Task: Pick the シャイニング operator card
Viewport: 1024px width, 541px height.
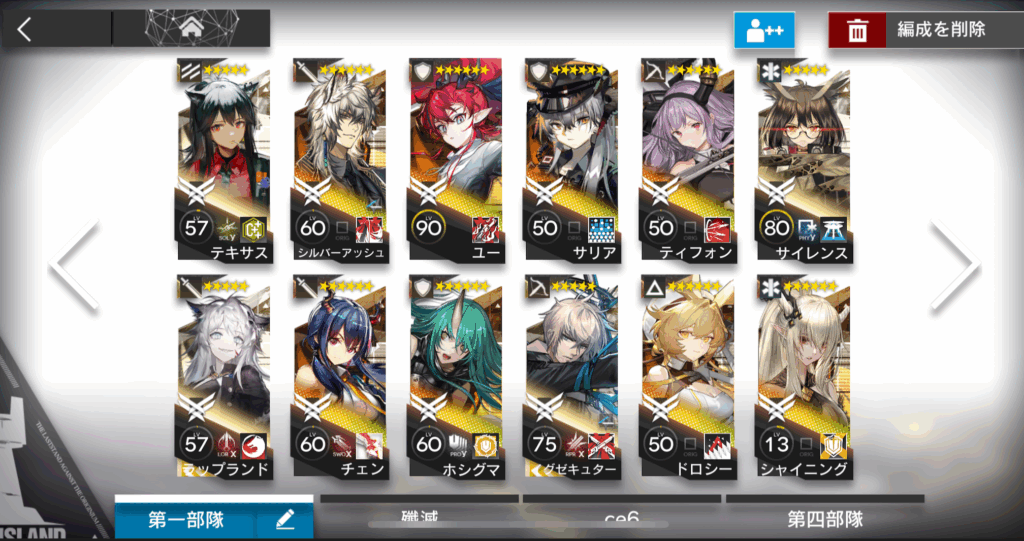Action: (x=804, y=376)
